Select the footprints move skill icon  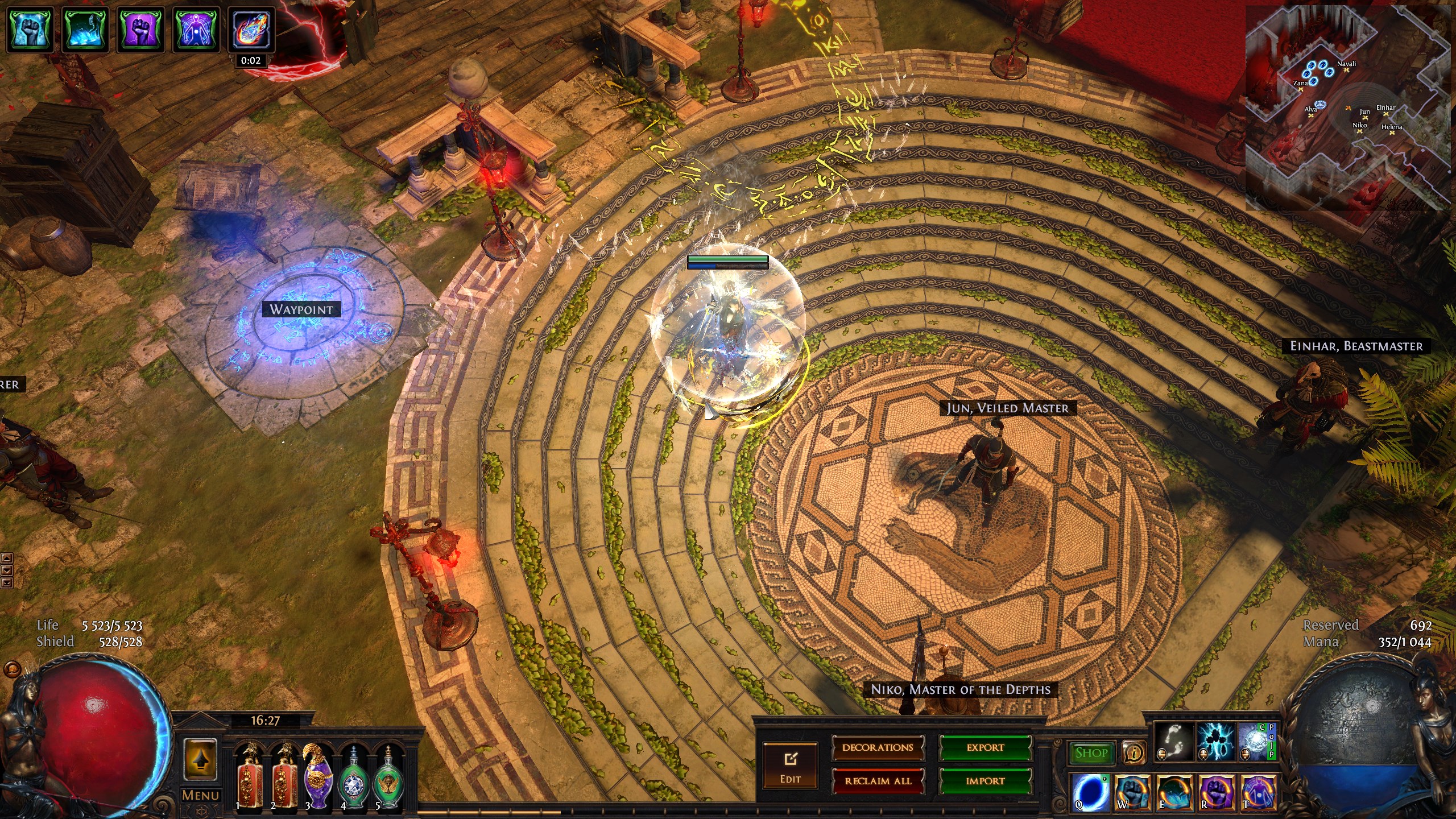tap(1174, 741)
